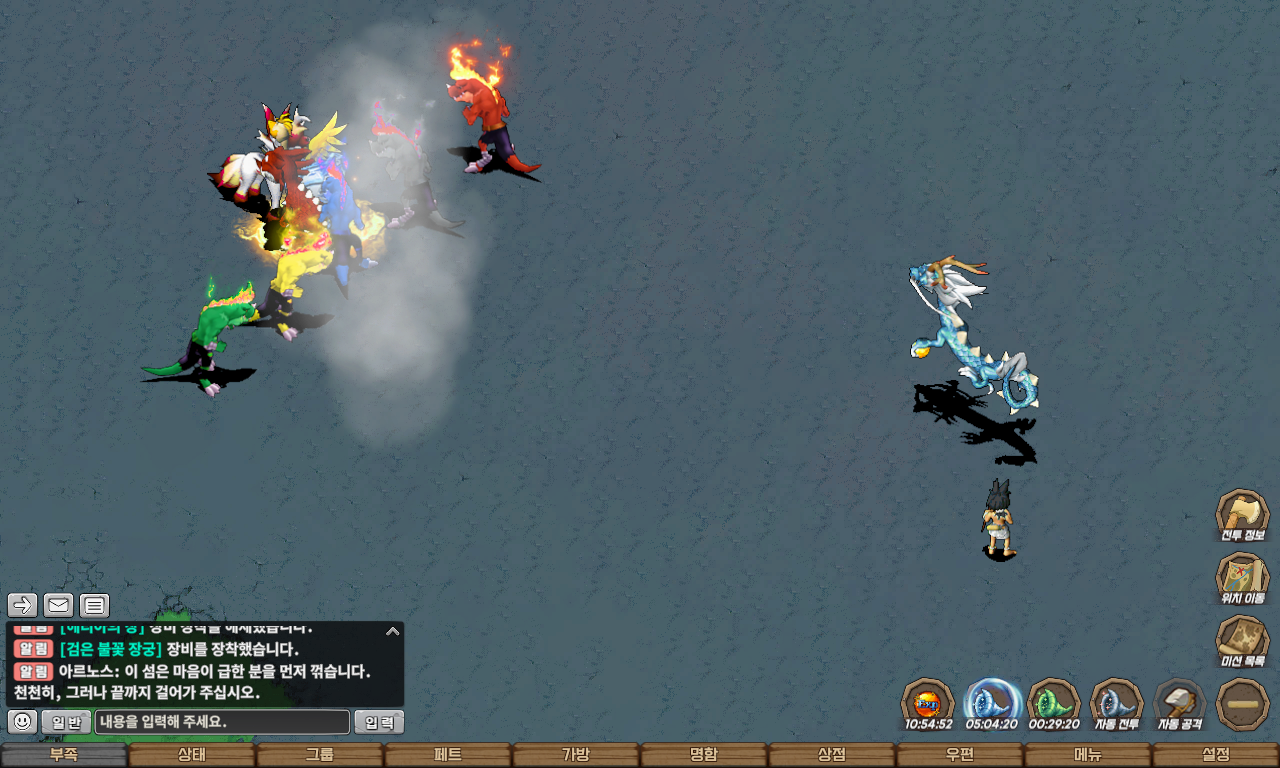Open the 명함 (Name Card) menu
Viewport: 1280px width, 768px height.
pos(704,755)
